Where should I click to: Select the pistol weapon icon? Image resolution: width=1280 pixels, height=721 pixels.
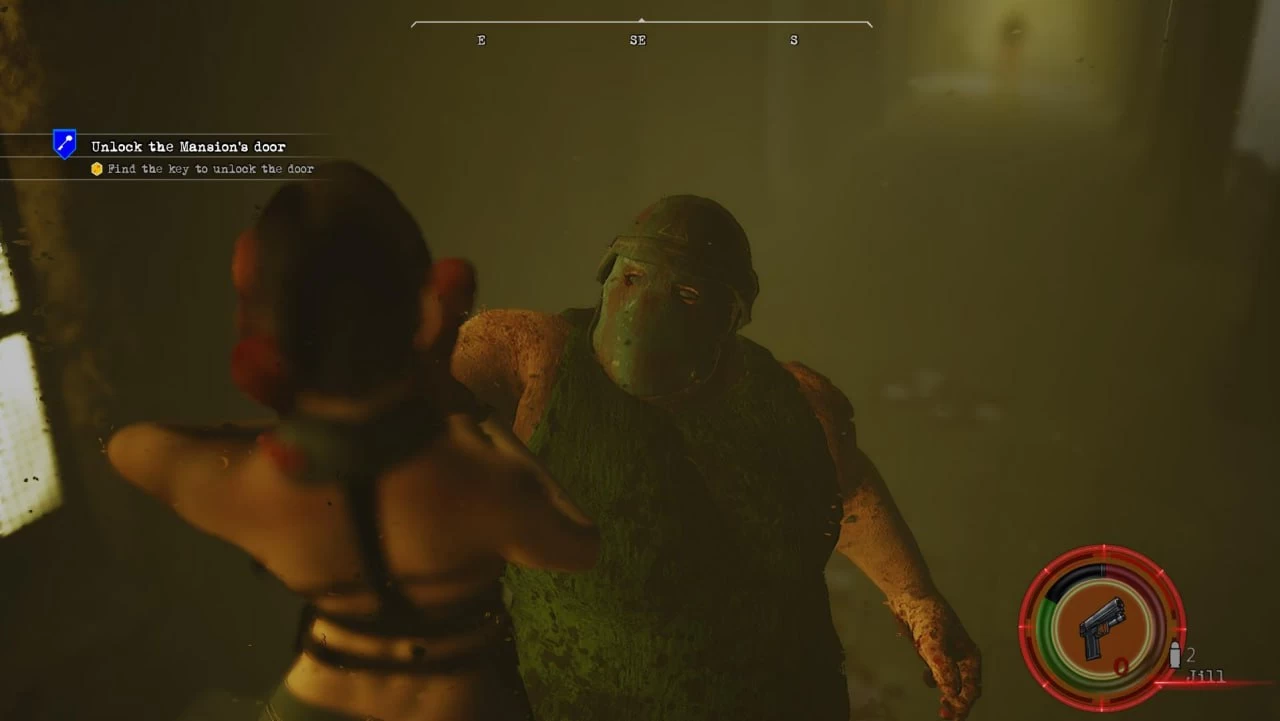pos(1102,627)
